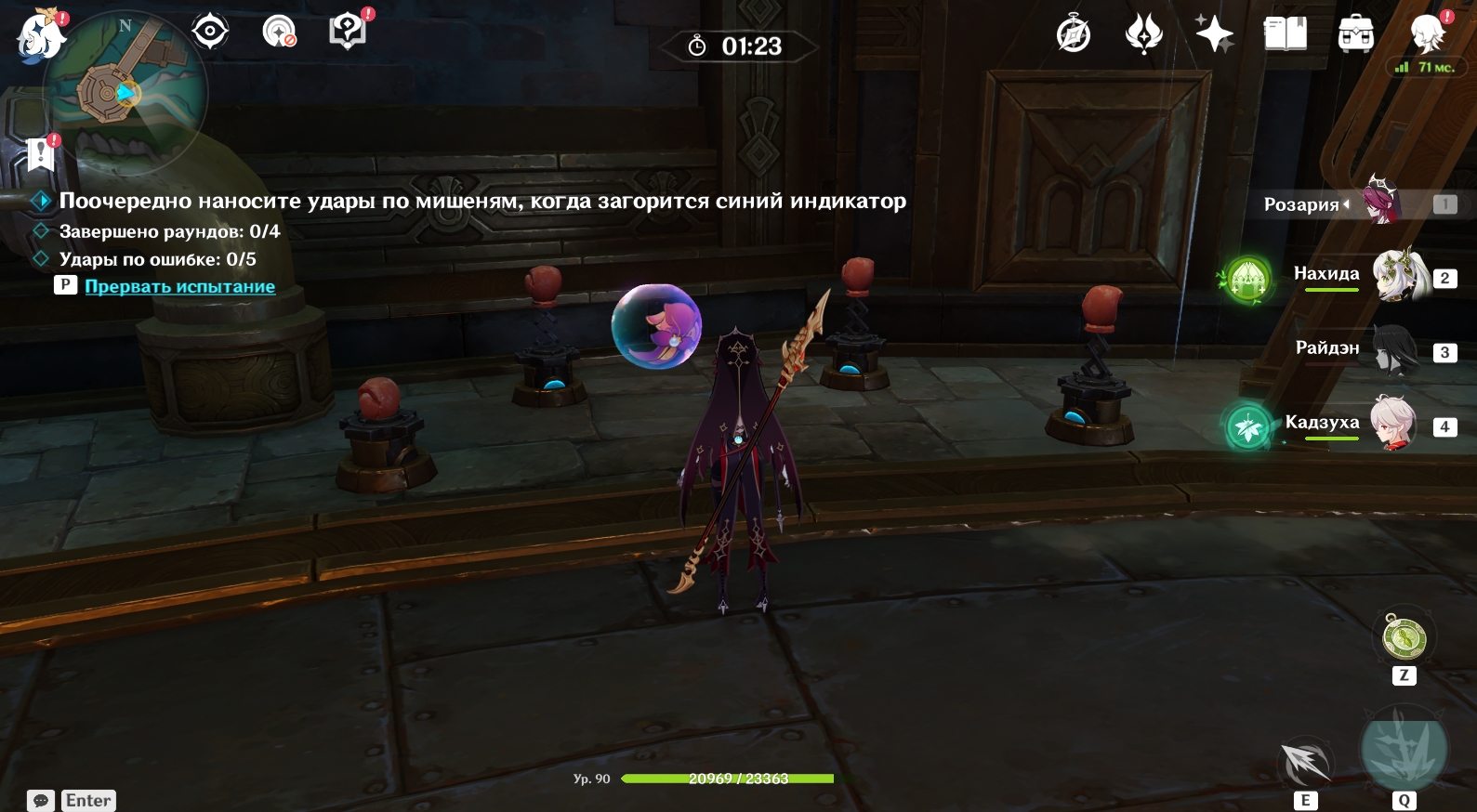
Task: Open the circular minimap
Action: (x=125, y=93)
